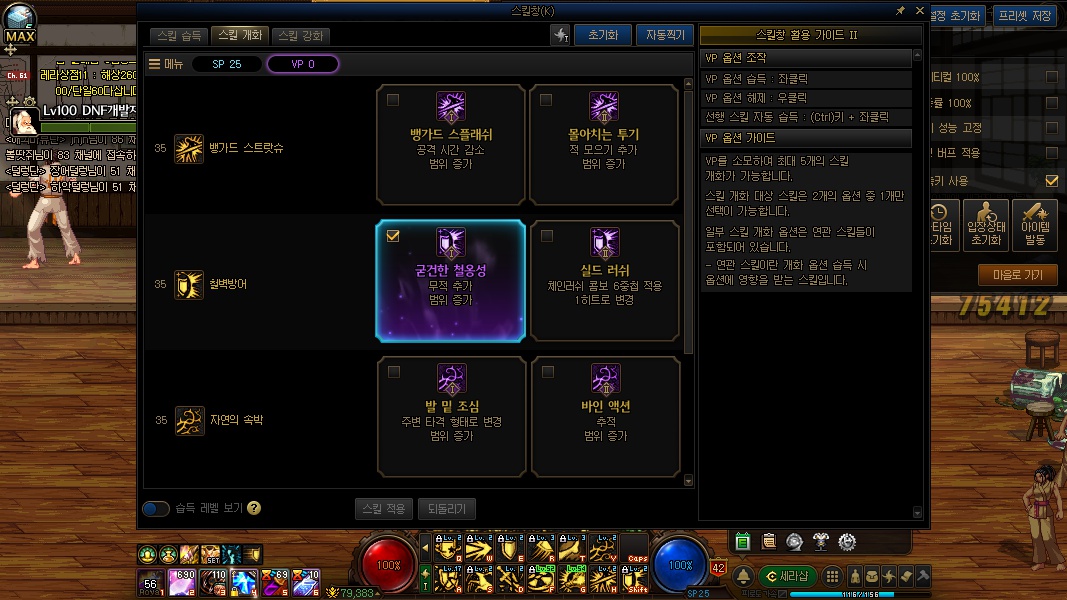The height and width of the screenshot is (600, 1067).
Task: Click the 마을로 가기 button
Action: (1017, 274)
